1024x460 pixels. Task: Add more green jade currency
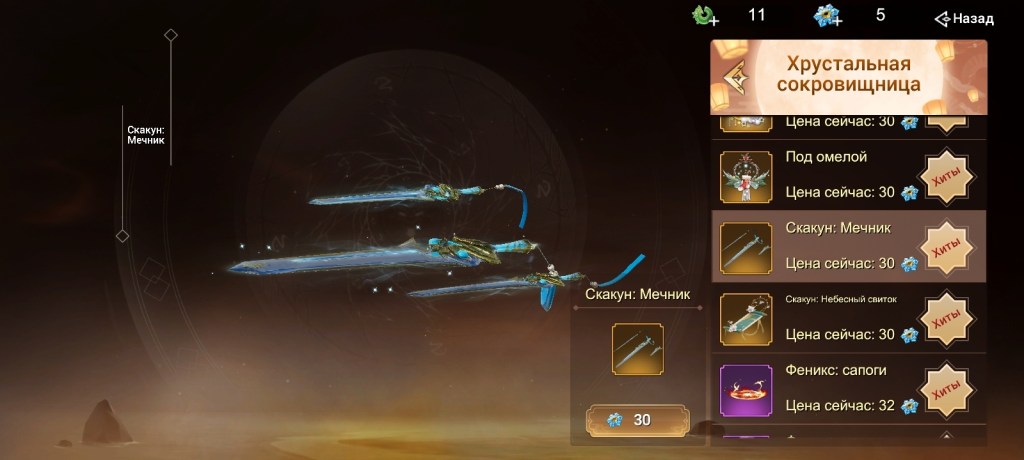(707, 16)
